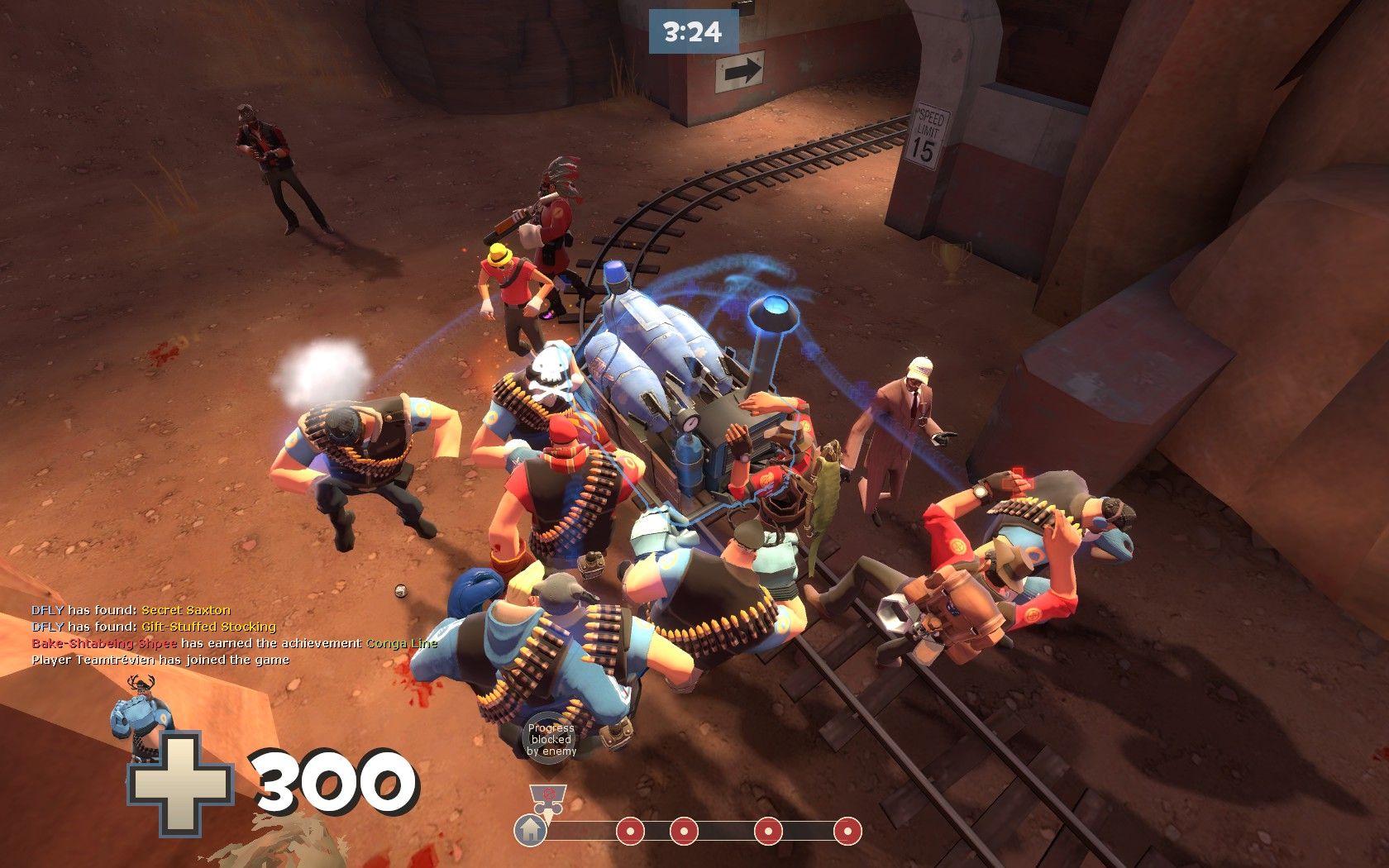Select the final red checkpoint on the track
Image resolution: width=1389 pixels, height=868 pixels.
(847, 830)
